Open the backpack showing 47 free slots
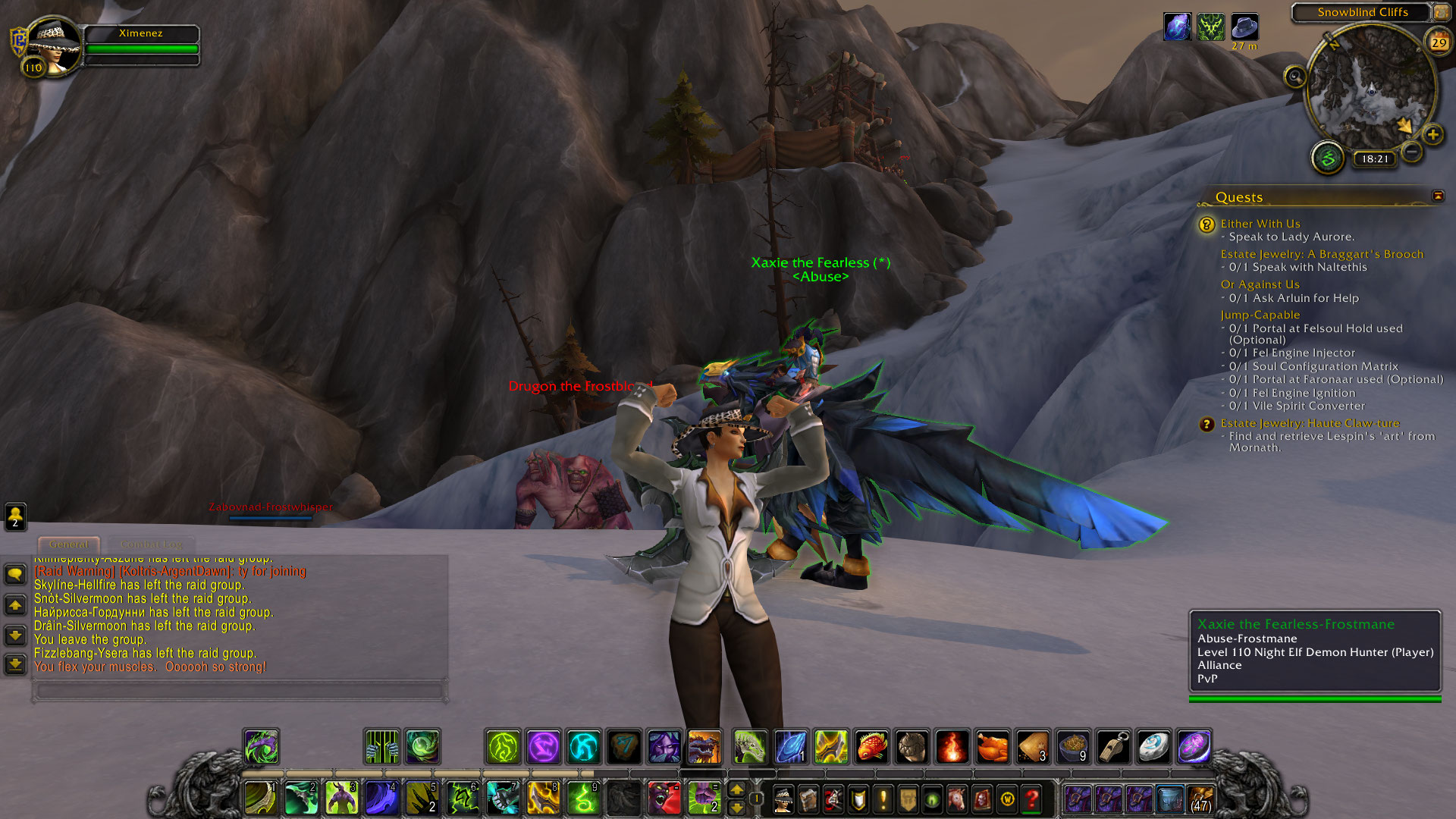The width and height of the screenshot is (1456, 819). 1200,799
